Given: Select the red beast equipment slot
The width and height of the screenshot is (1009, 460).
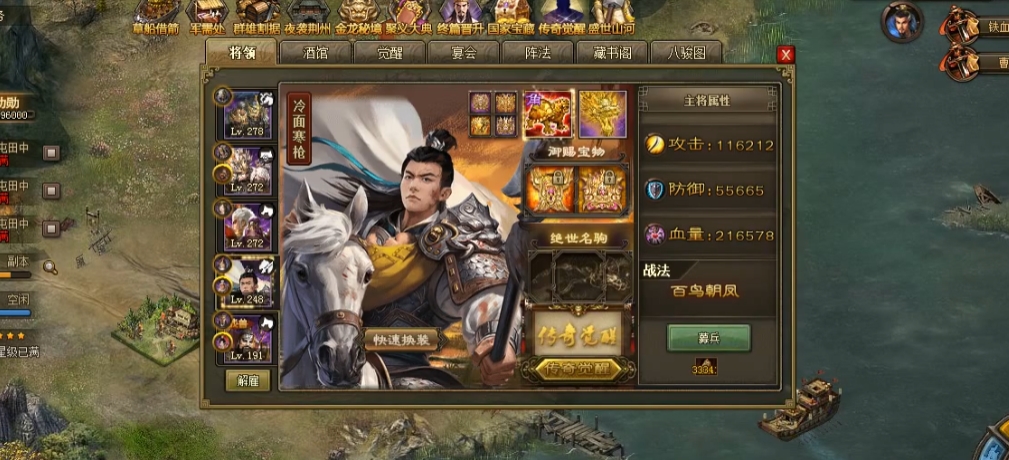Looking at the screenshot, I should pyautogui.click(x=548, y=114).
